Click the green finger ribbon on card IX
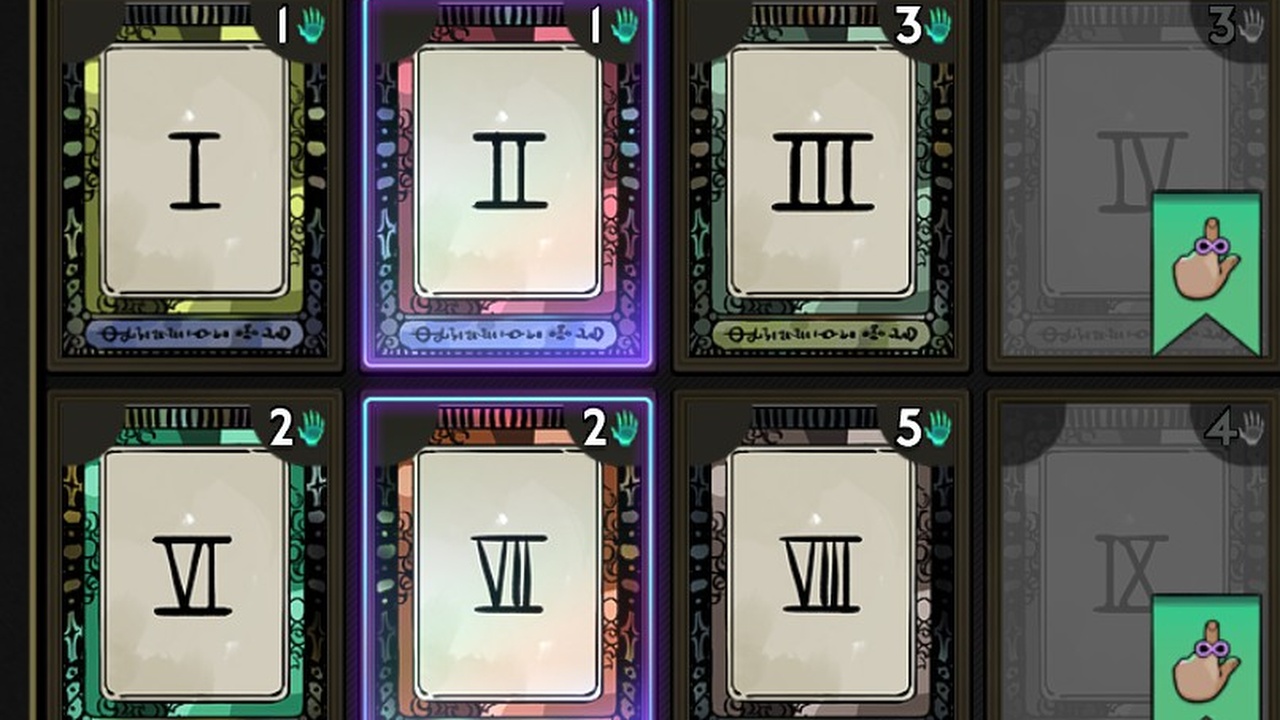 pyautogui.click(x=1205, y=660)
